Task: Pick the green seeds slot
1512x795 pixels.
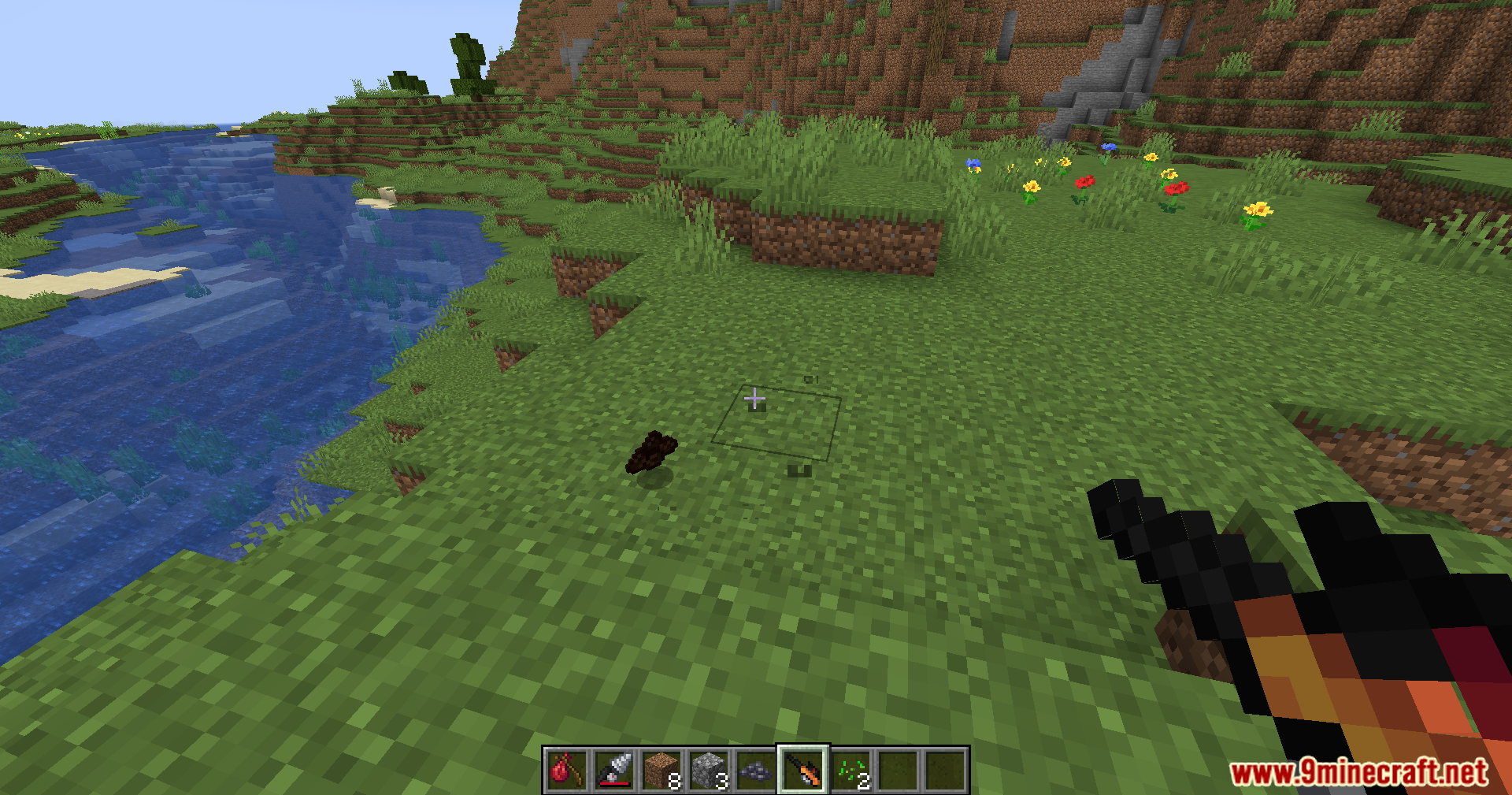Action: click(x=850, y=770)
